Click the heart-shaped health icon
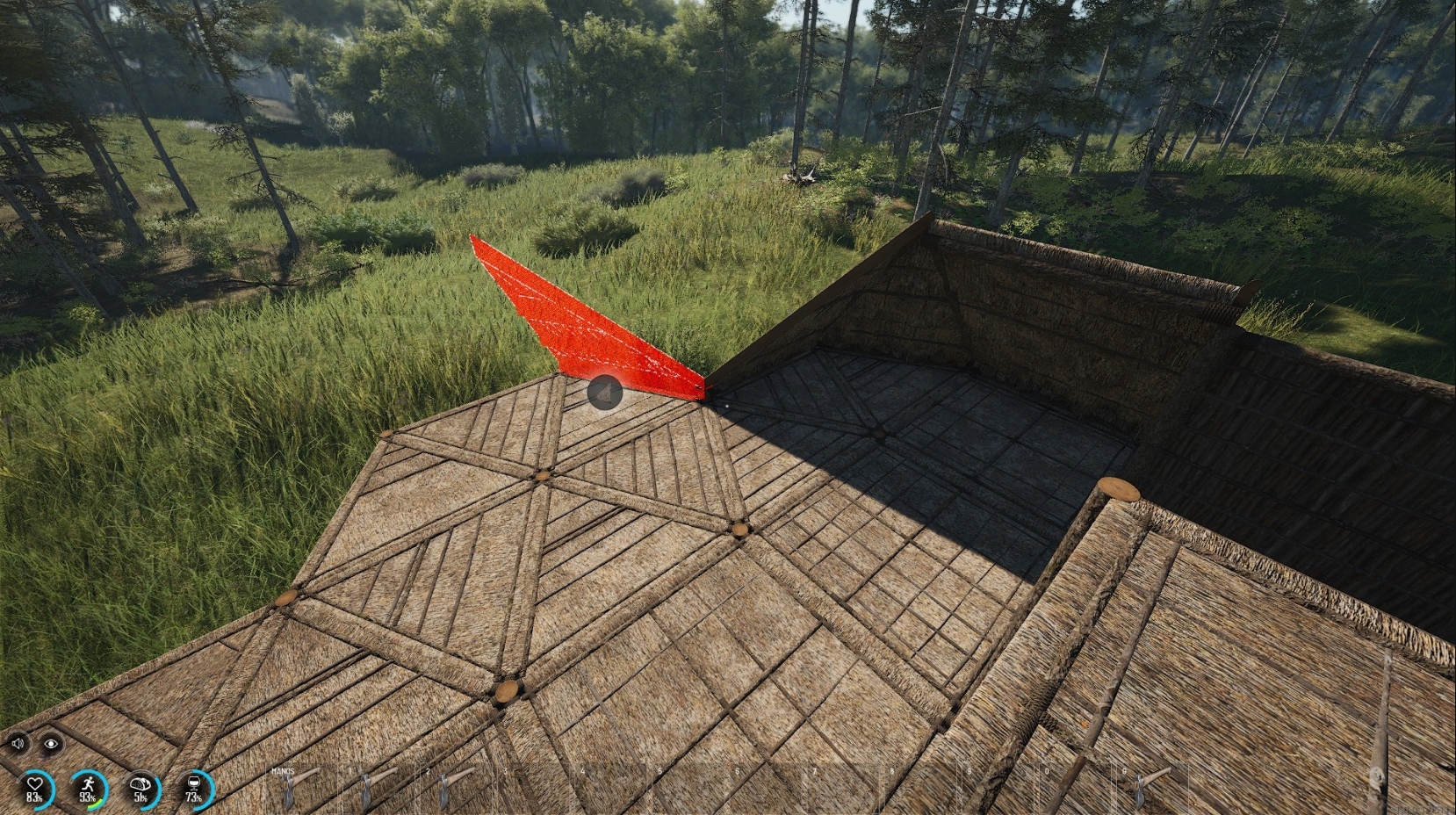Image resolution: width=1456 pixels, height=815 pixels. tap(37, 785)
